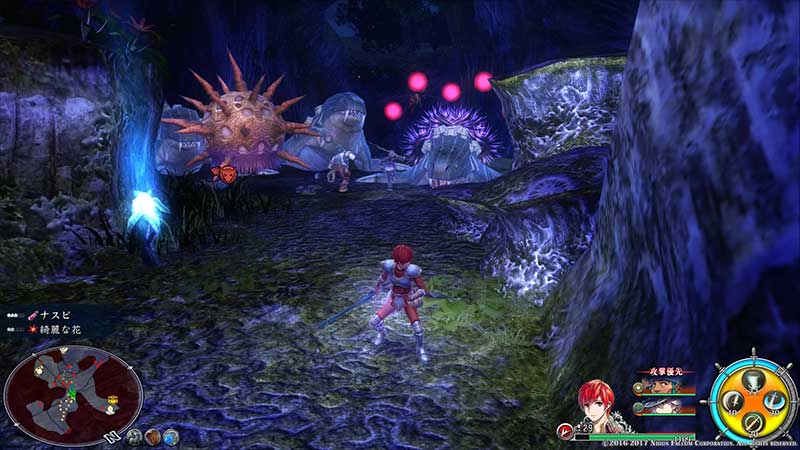Activate the top tornado skill on the wheel
This screenshot has width=800, height=450.
coord(752,379)
